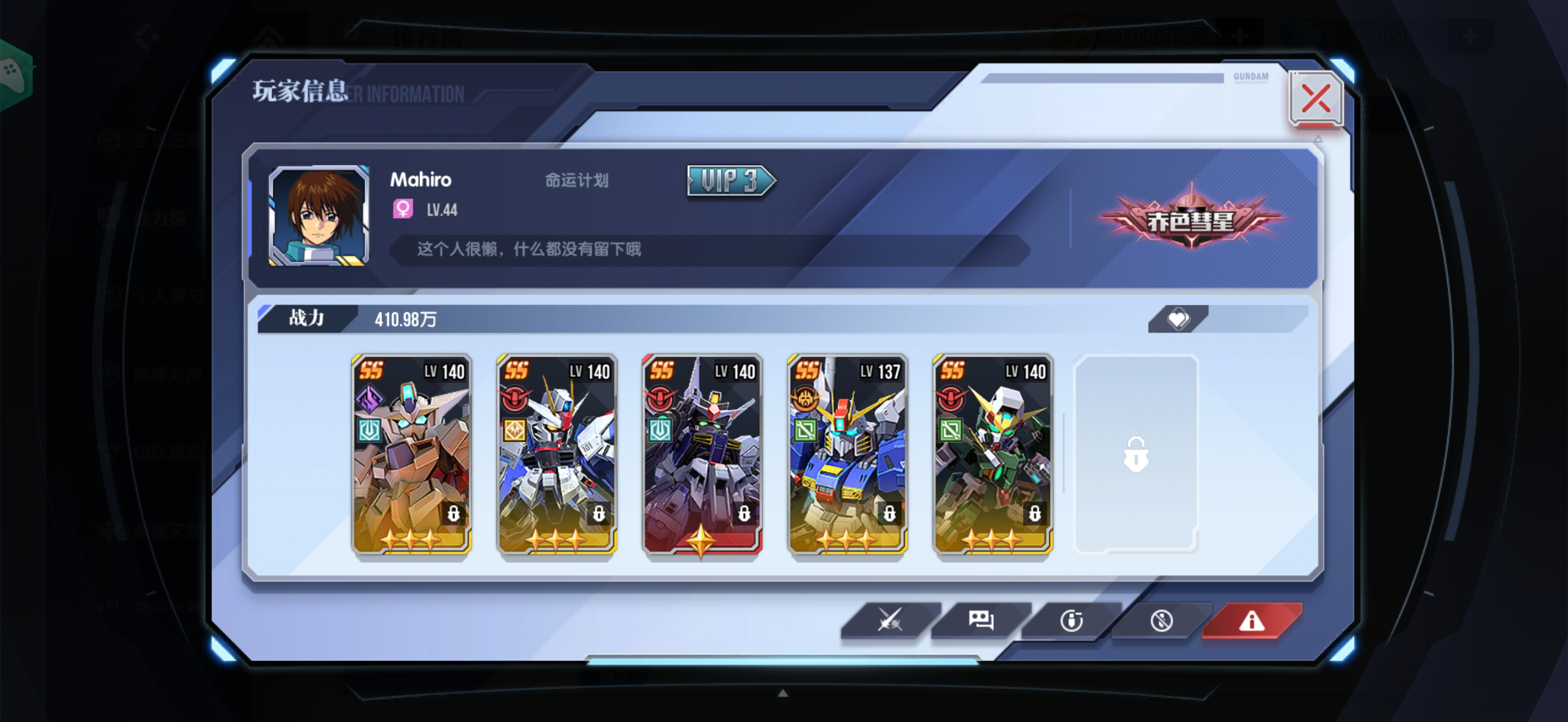Click the Mahiro player name
The height and width of the screenshot is (722, 1568).
[420, 179]
